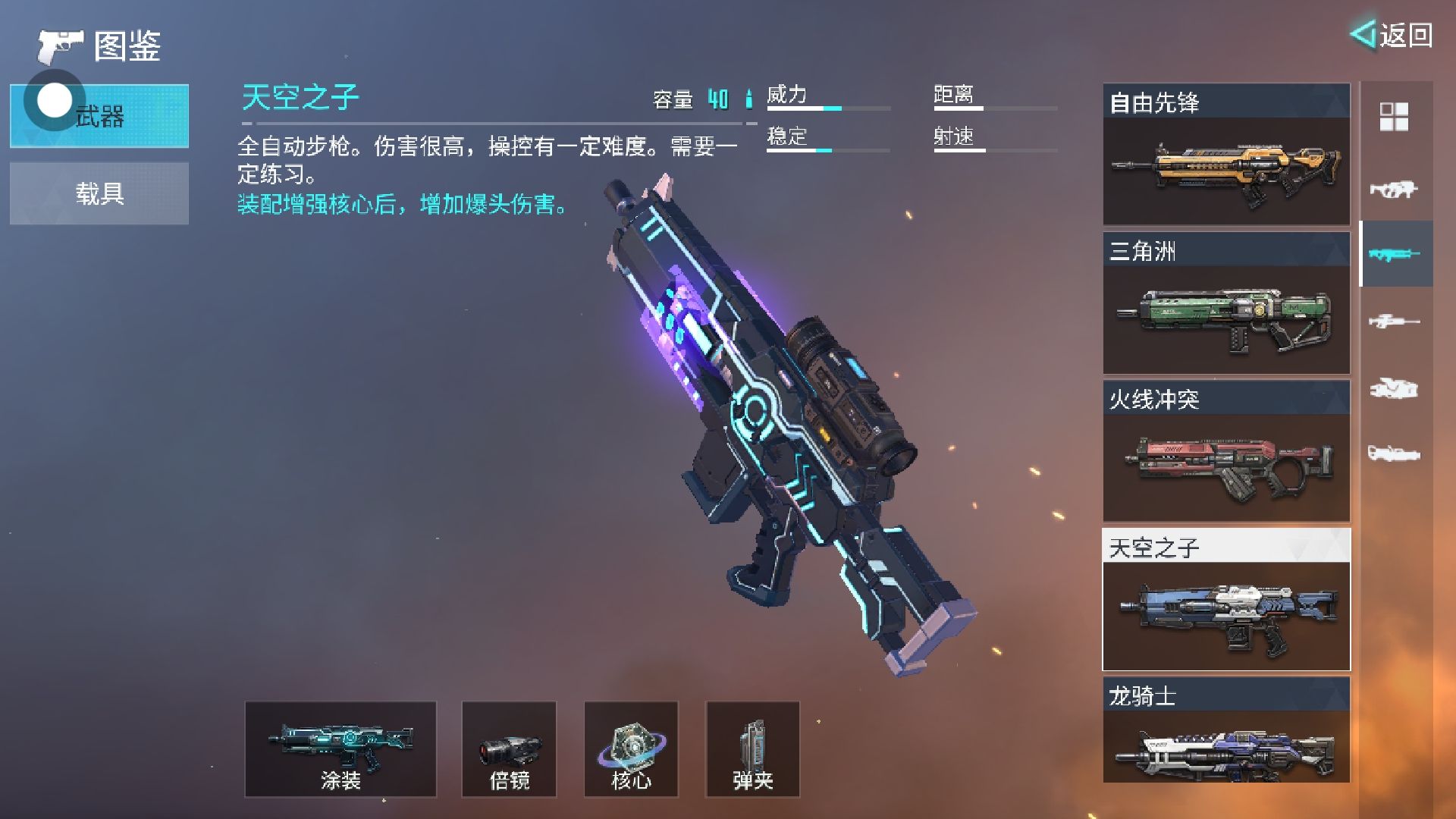This screenshot has width=1456, height=819.
Task: Open the 涂装 skin slot
Action: [340, 749]
